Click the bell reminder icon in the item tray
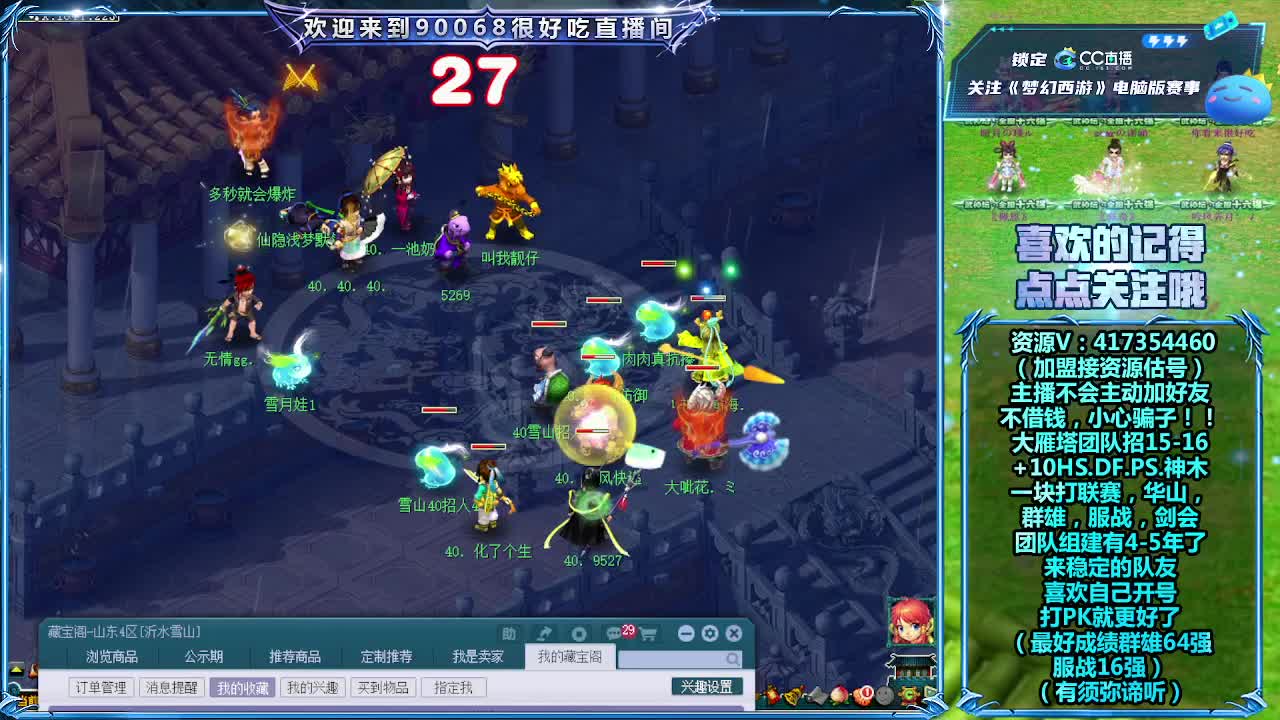The width and height of the screenshot is (1280, 720). (x=791, y=697)
